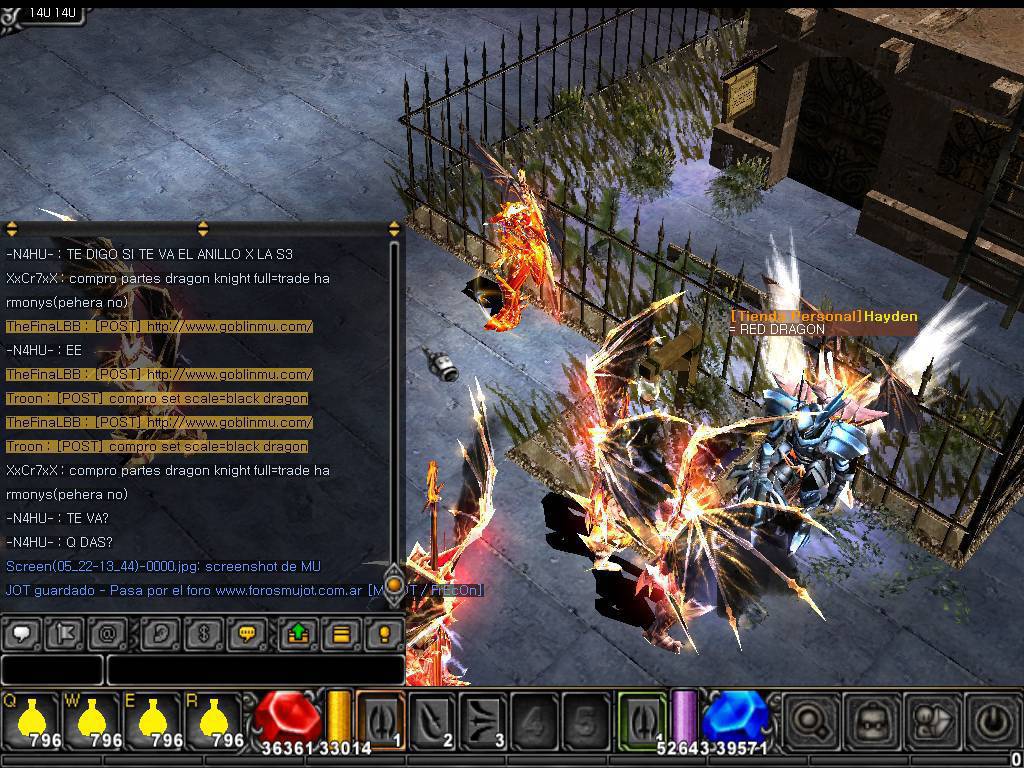The height and width of the screenshot is (768, 1024).
Task: Use the R hotkey potion
Action: coord(212,719)
